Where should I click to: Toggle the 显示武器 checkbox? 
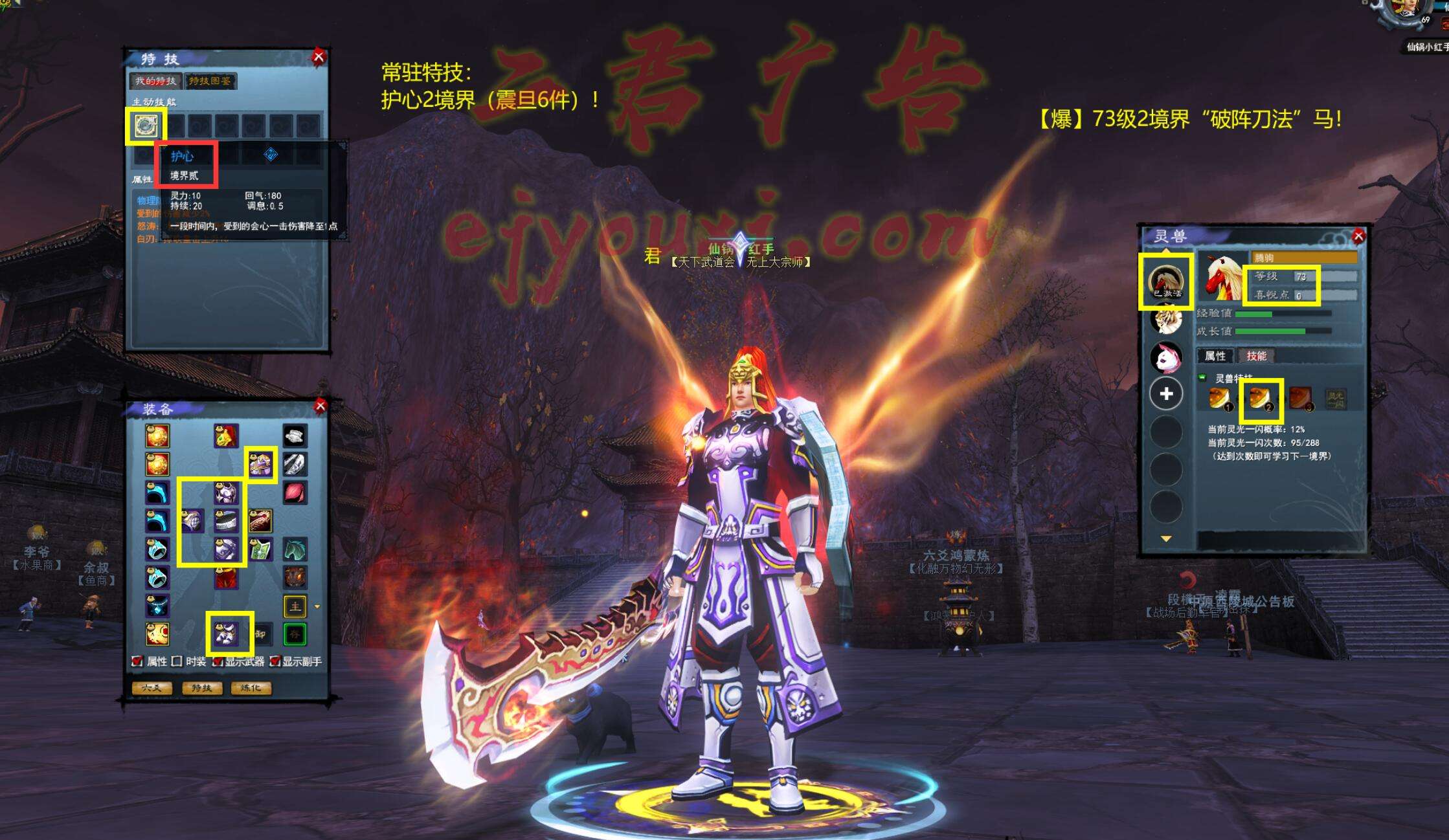click(218, 661)
